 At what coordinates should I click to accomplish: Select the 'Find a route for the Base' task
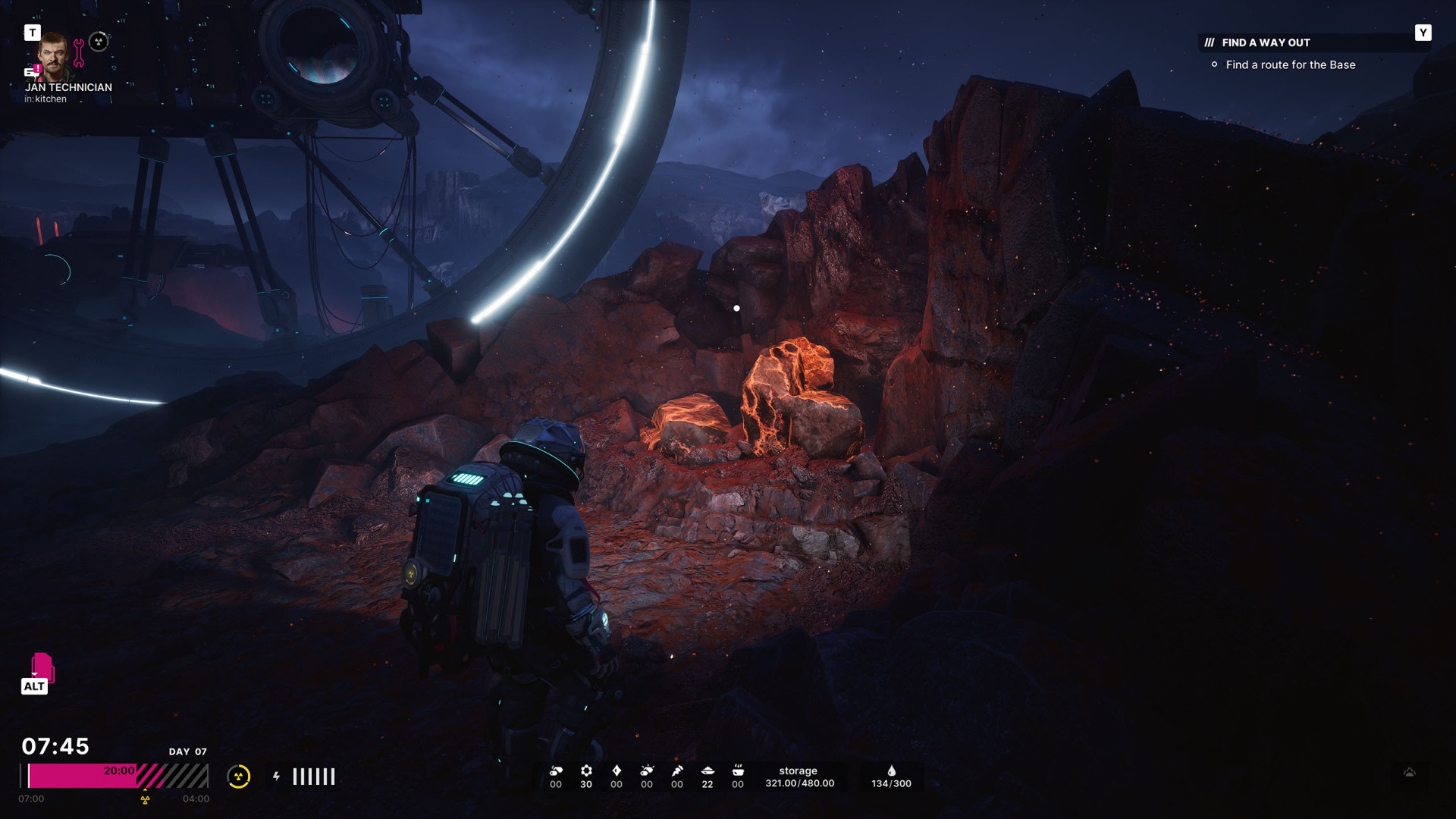pyautogui.click(x=1290, y=65)
